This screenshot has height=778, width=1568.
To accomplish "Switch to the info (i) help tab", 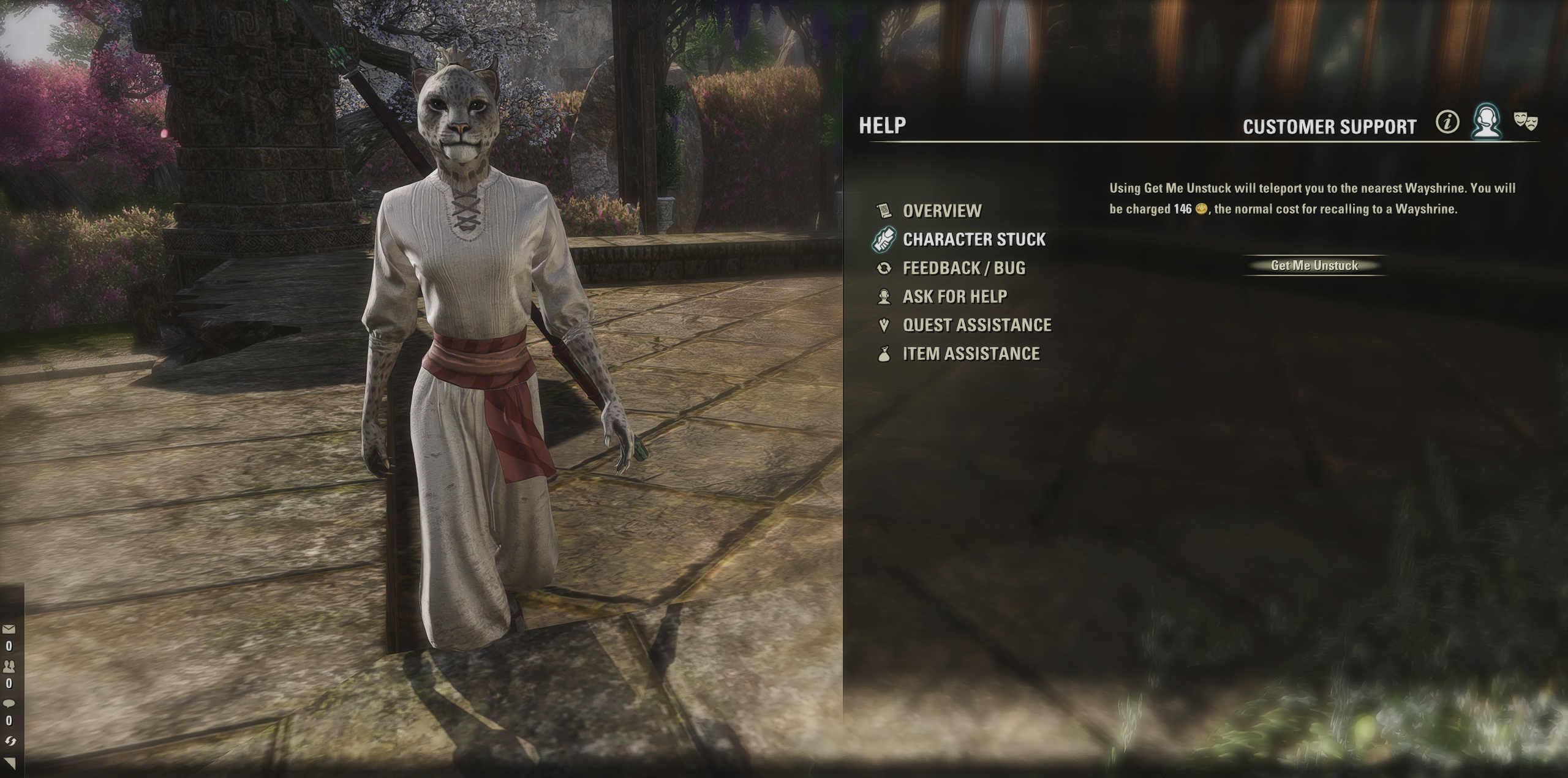I will [1447, 123].
